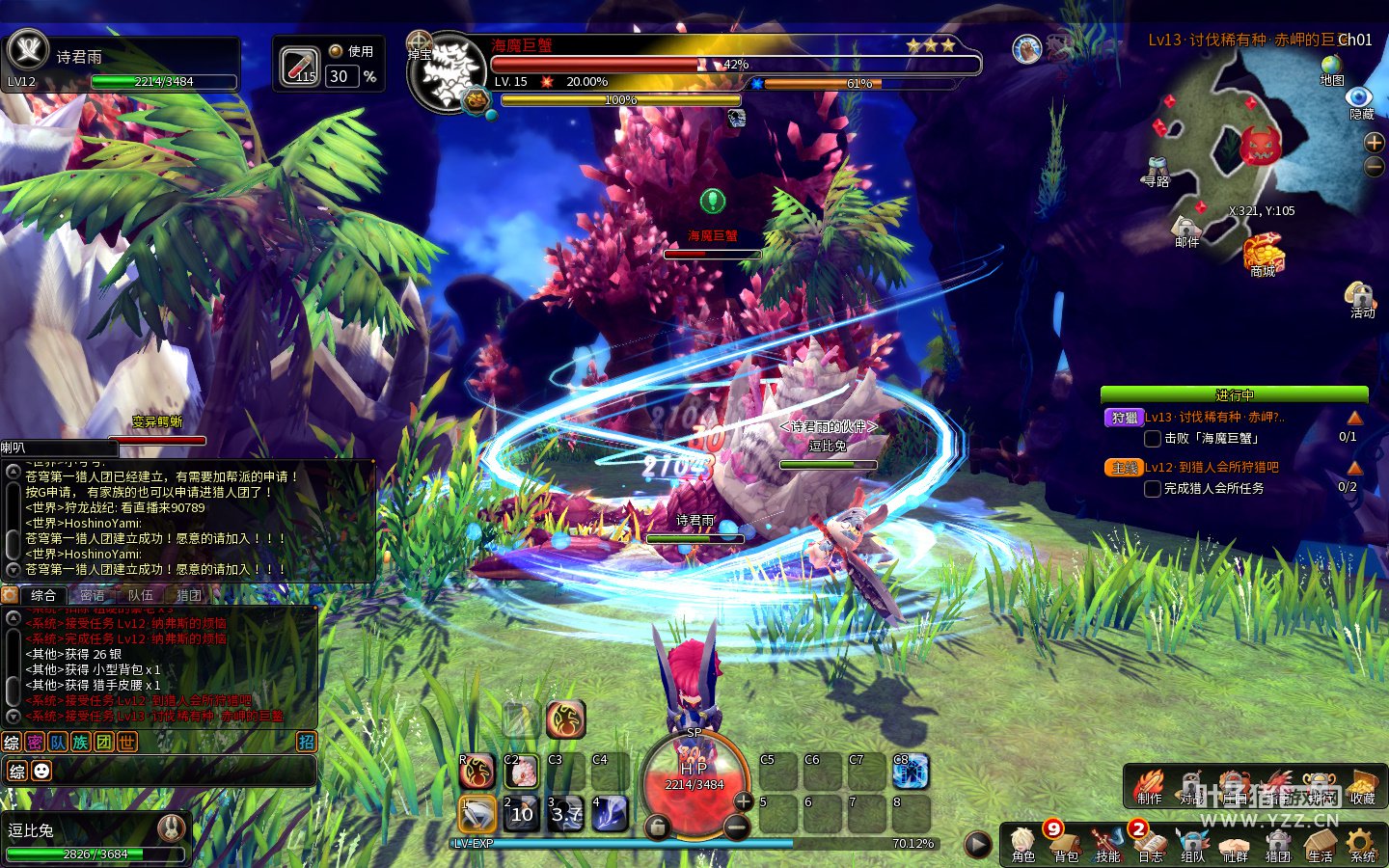Screen dimensions: 1389x868
Task: Open the chat emoji smiley picker
Action: click(41, 771)
